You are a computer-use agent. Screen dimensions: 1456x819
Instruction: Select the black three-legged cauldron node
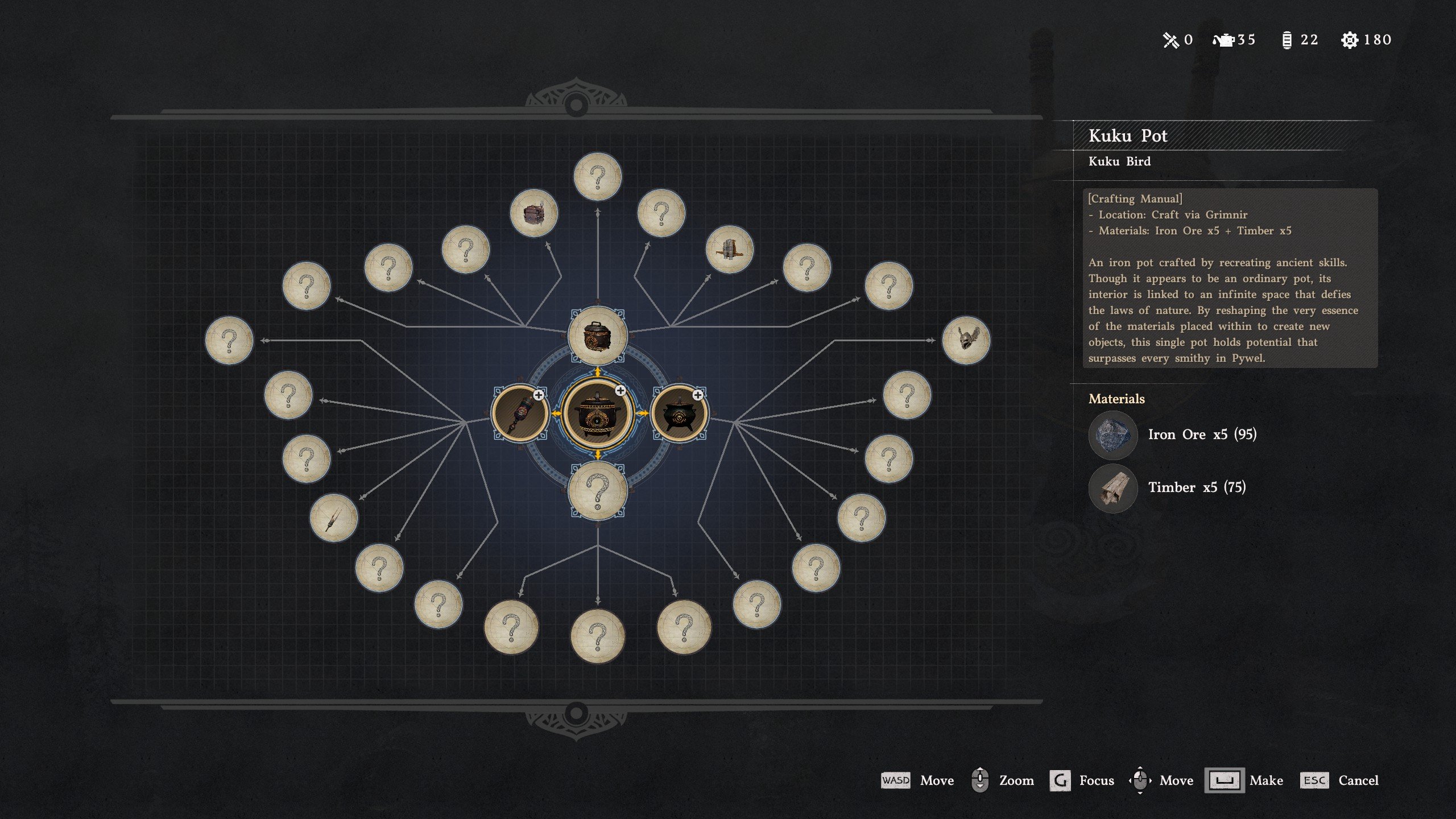(x=679, y=413)
